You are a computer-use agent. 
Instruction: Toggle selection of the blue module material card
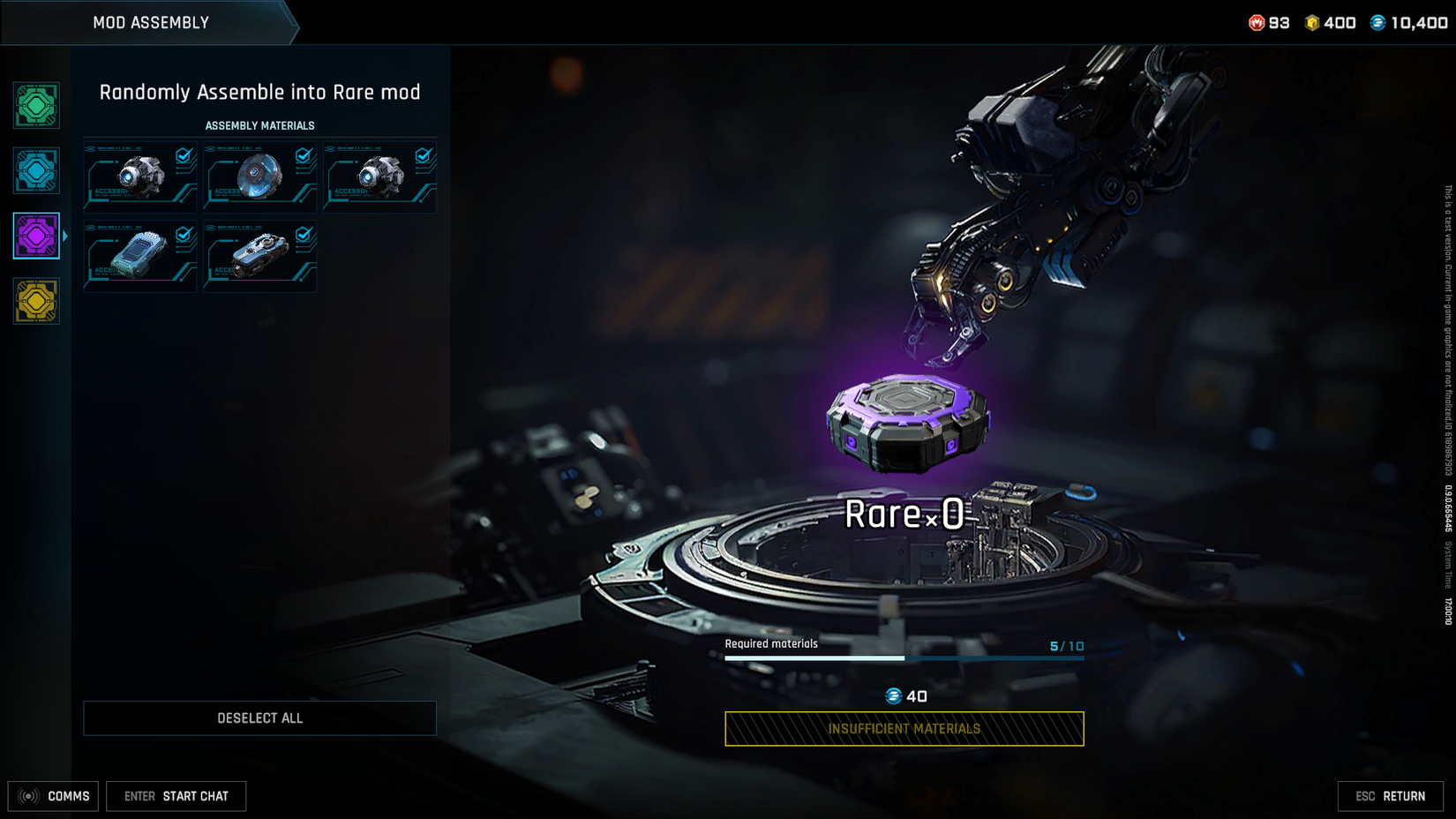139,256
